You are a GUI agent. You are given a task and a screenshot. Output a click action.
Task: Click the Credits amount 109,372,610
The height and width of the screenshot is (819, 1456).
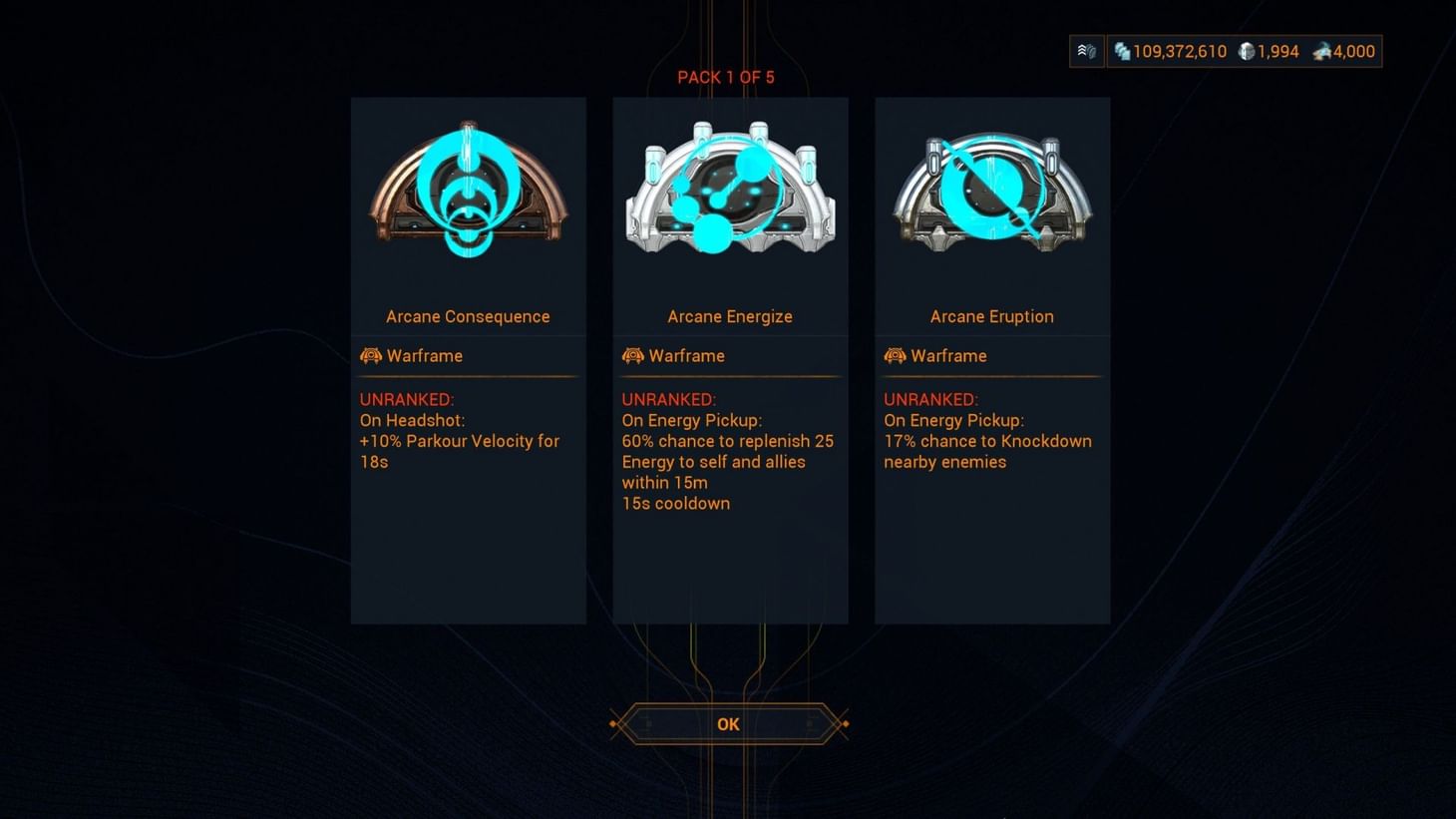pos(1181,51)
